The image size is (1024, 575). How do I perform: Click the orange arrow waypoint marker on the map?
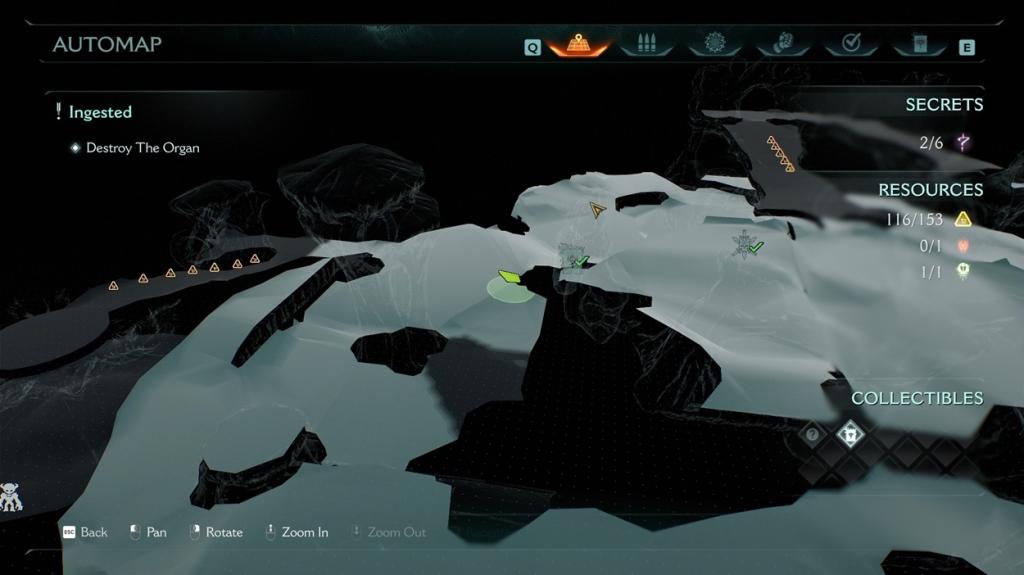pos(597,209)
